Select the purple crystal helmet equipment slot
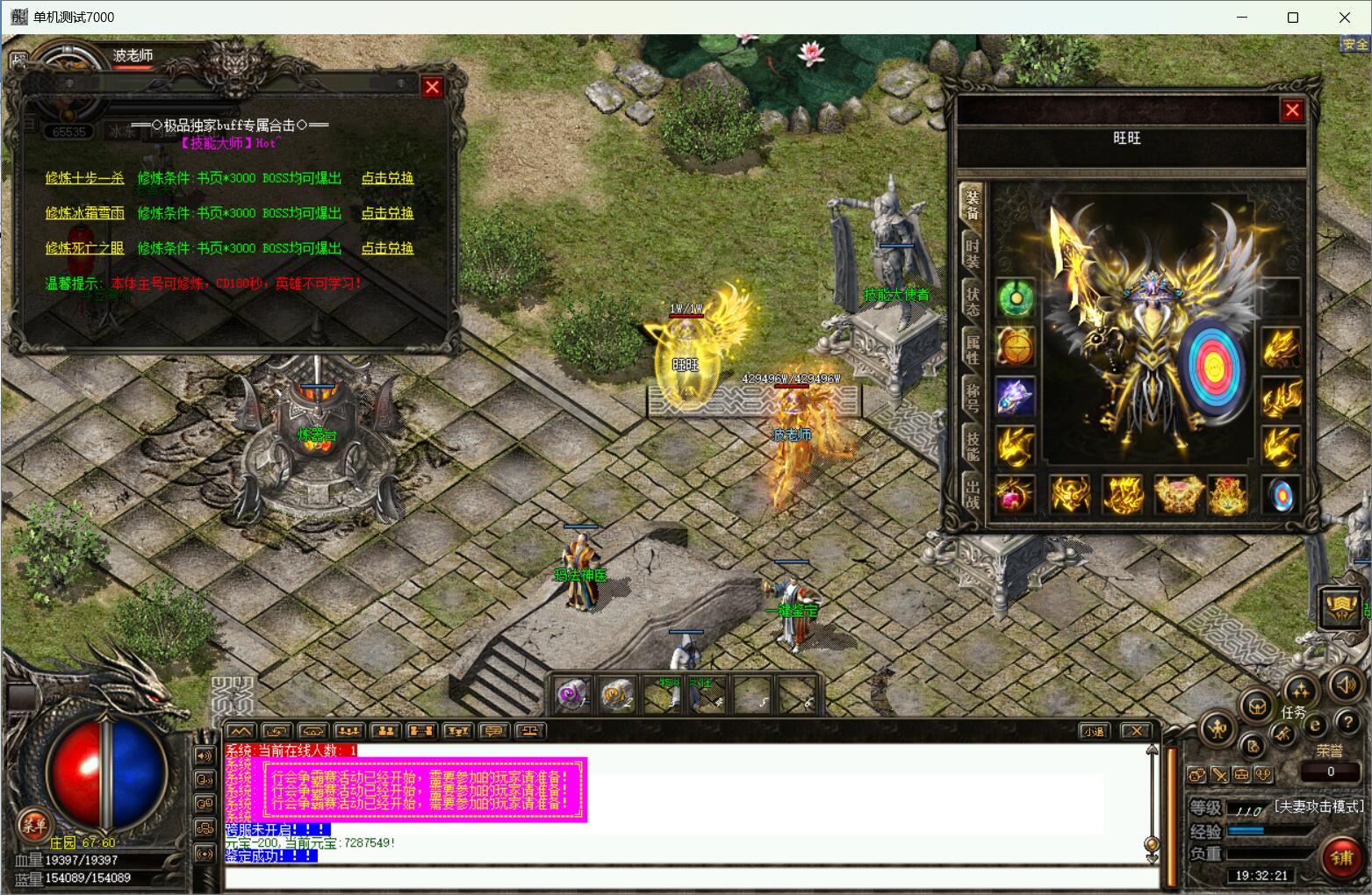1372x895 pixels. tap(1016, 397)
